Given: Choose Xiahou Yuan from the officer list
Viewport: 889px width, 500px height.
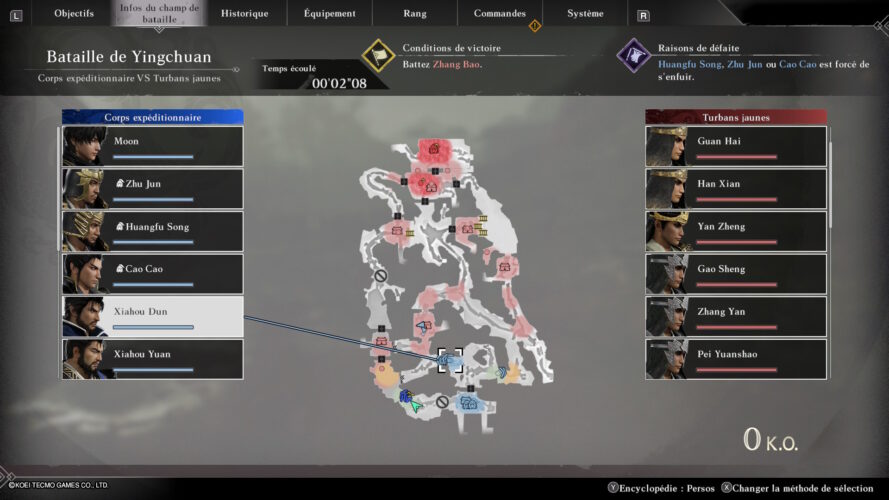Looking at the screenshot, I should pyautogui.click(x=153, y=359).
